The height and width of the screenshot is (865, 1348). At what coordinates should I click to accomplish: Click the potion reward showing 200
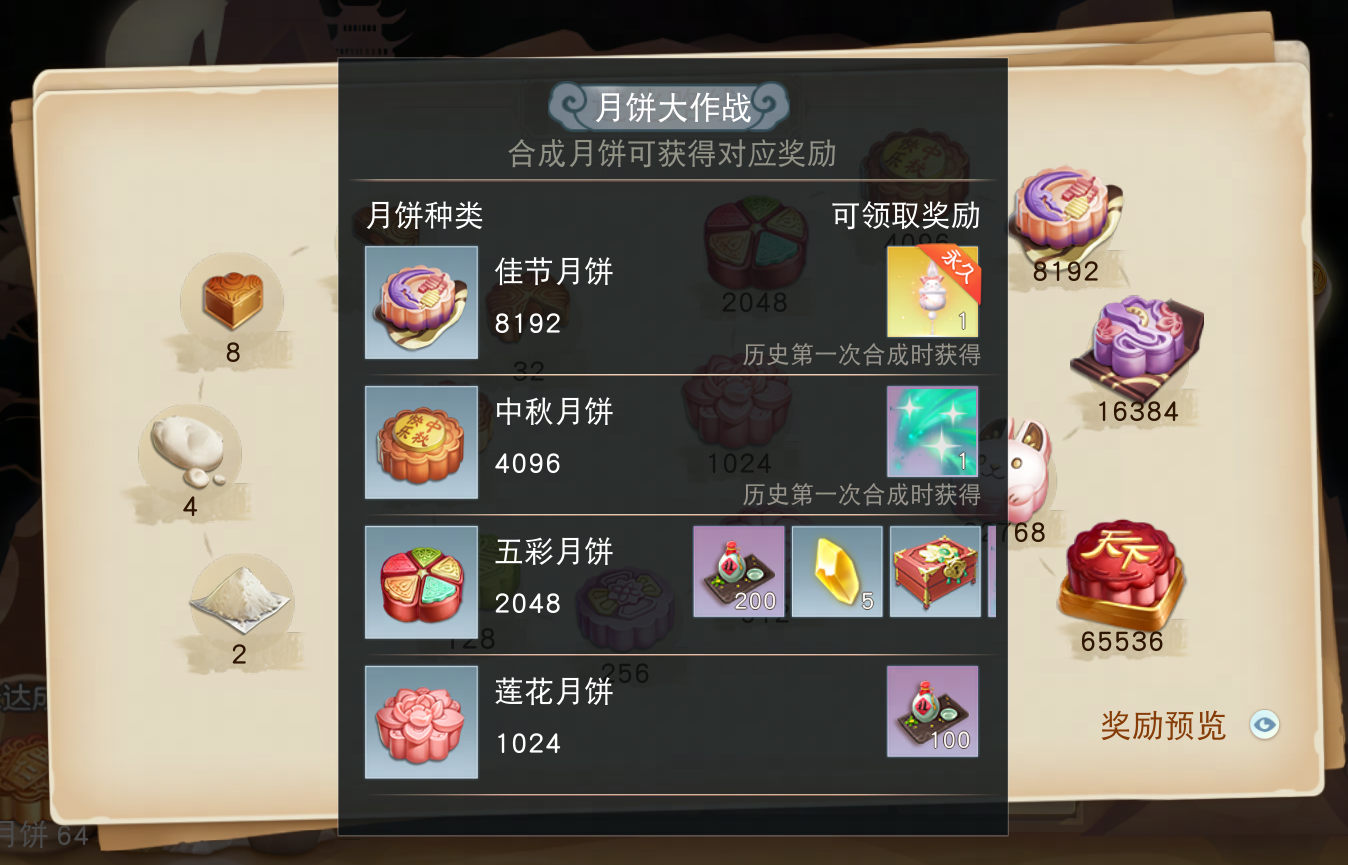pos(738,570)
